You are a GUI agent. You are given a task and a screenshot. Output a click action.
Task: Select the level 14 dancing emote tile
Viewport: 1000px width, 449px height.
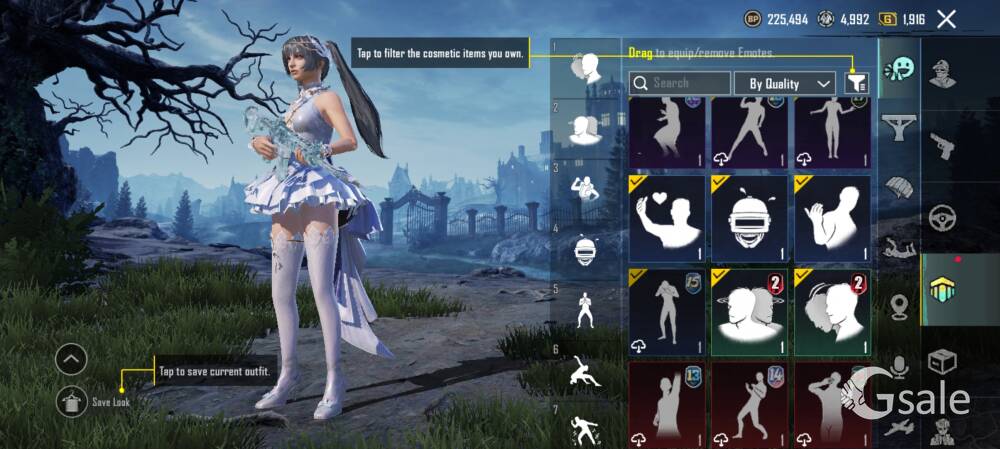coord(750,404)
